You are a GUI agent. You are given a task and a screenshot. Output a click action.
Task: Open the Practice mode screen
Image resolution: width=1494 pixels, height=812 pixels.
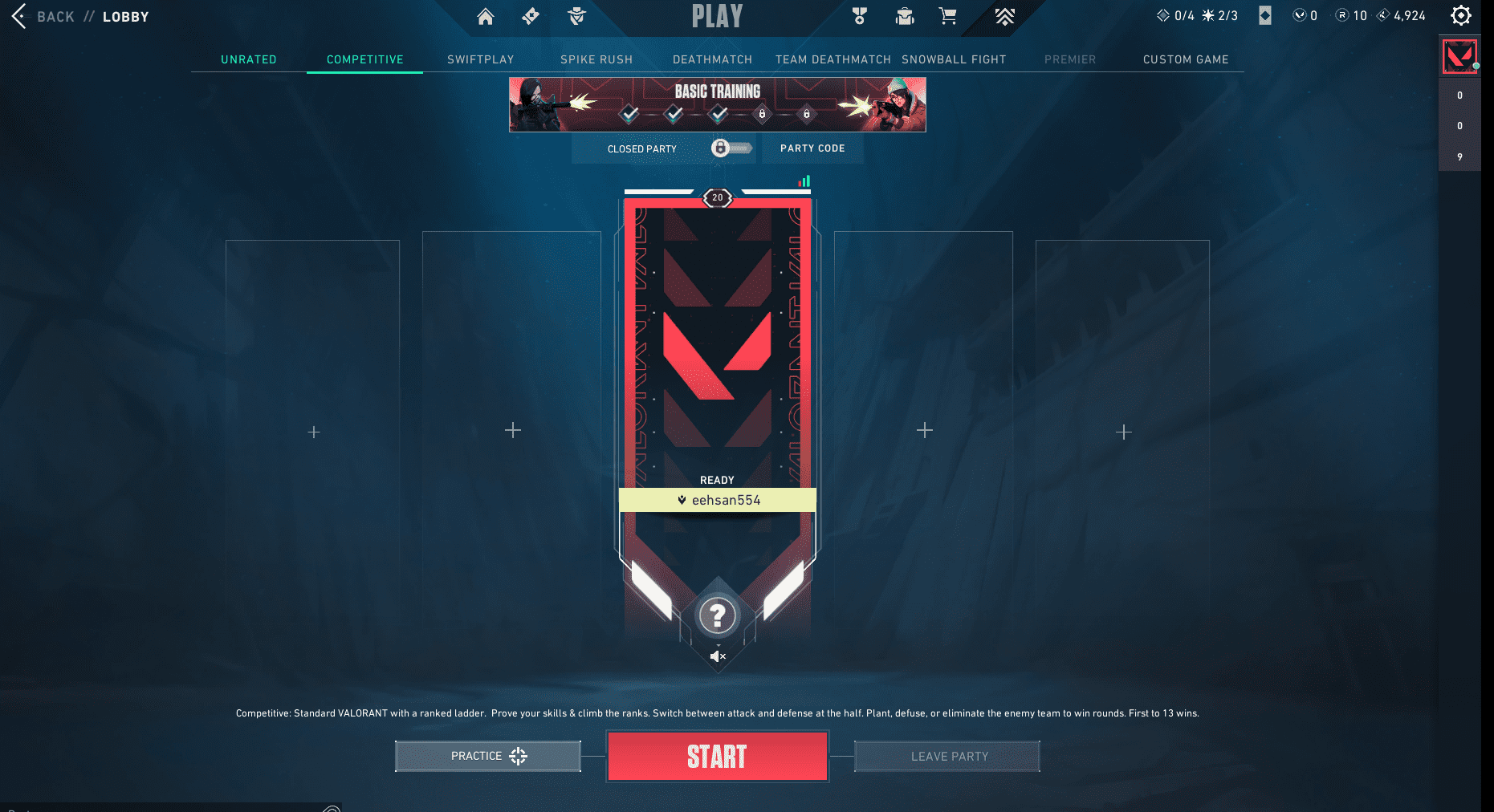point(487,755)
